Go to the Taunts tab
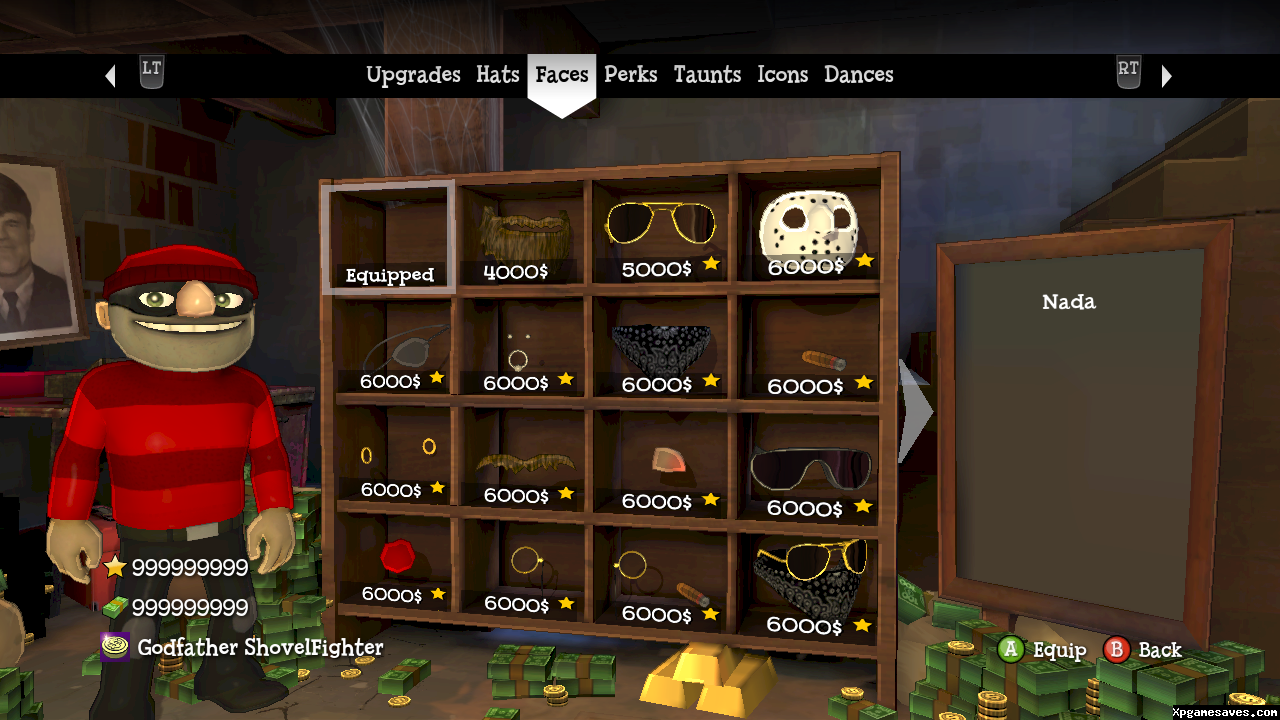The image size is (1280, 720). point(707,75)
